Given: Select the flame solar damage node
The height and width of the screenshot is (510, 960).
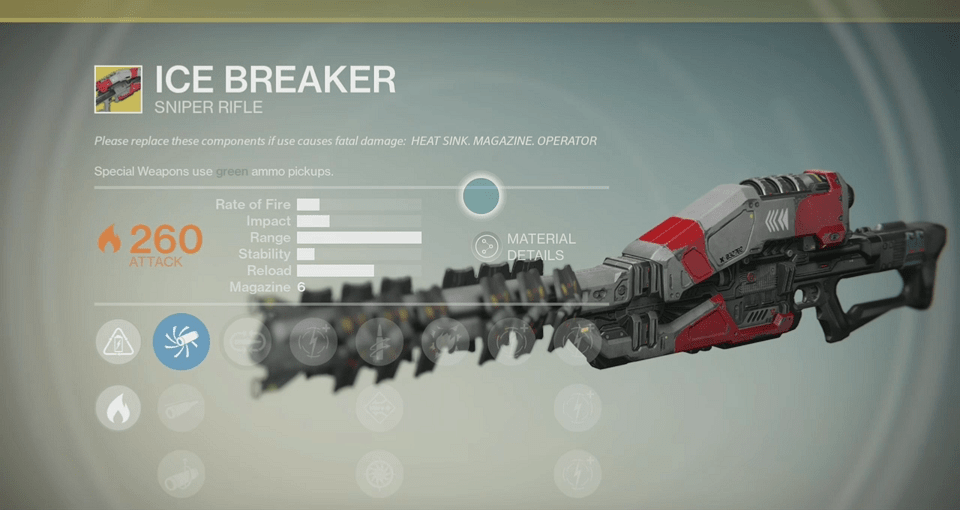Looking at the screenshot, I should 118,408.
